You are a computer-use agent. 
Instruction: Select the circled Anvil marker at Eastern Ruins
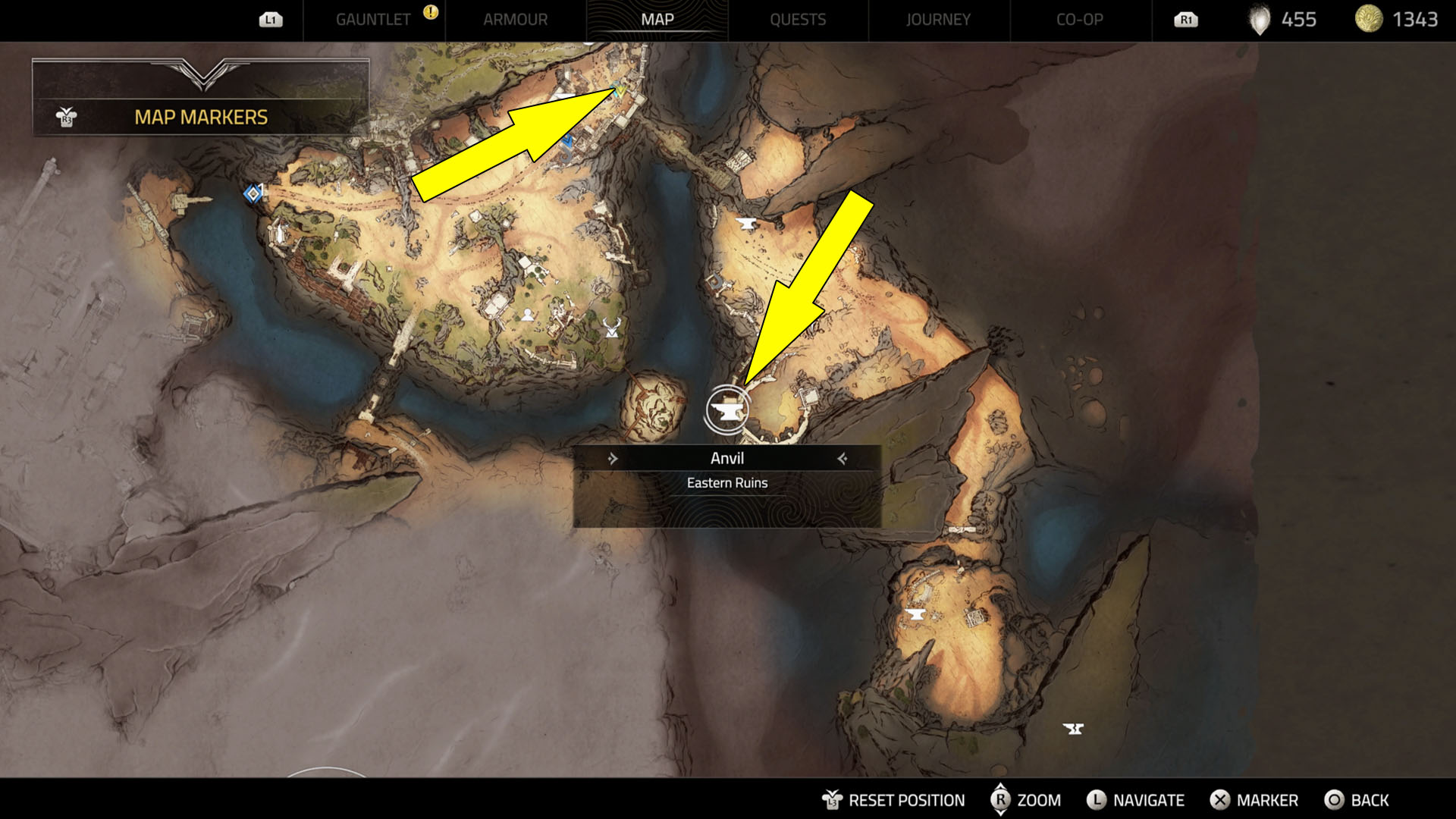[x=727, y=410]
